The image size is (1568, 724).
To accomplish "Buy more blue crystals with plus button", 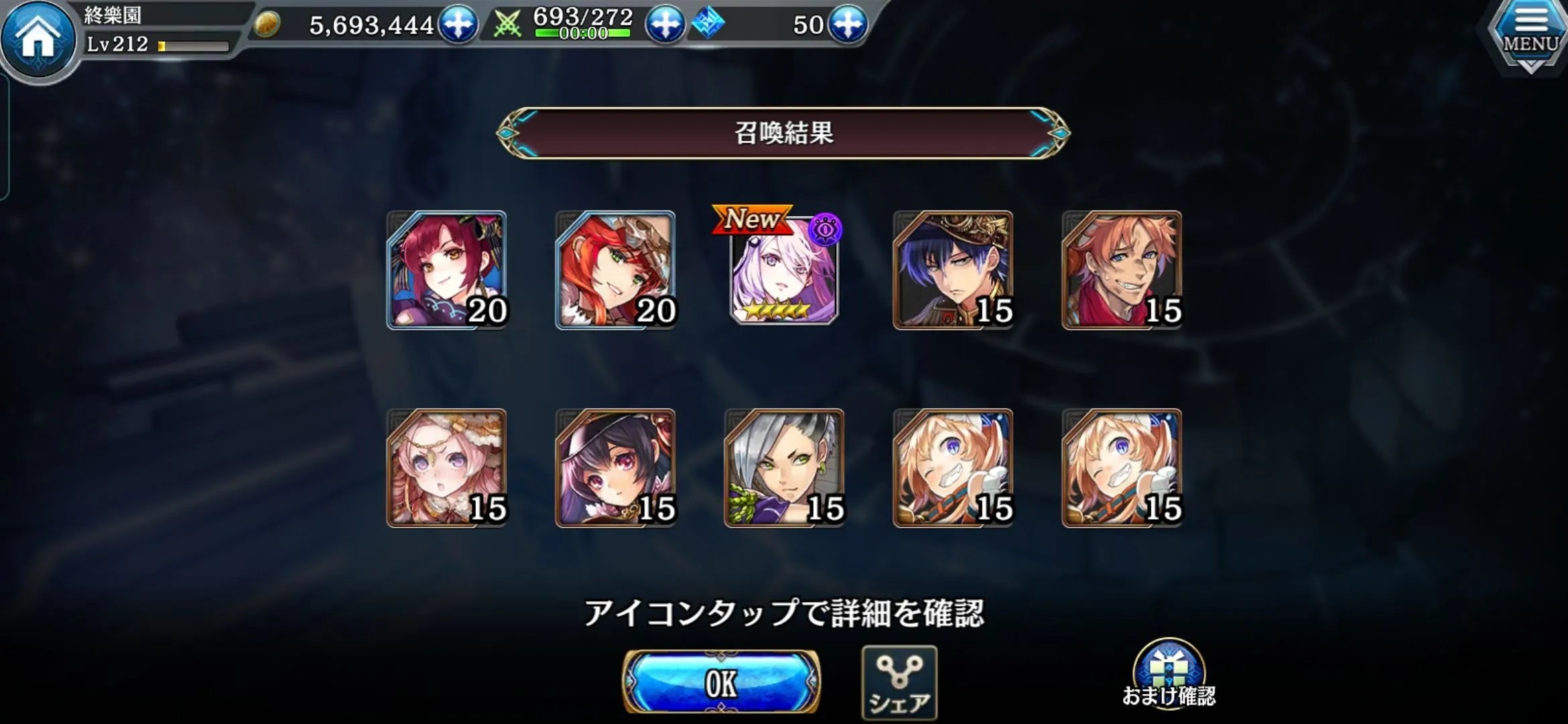I will pyautogui.click(x=848, y=24).
